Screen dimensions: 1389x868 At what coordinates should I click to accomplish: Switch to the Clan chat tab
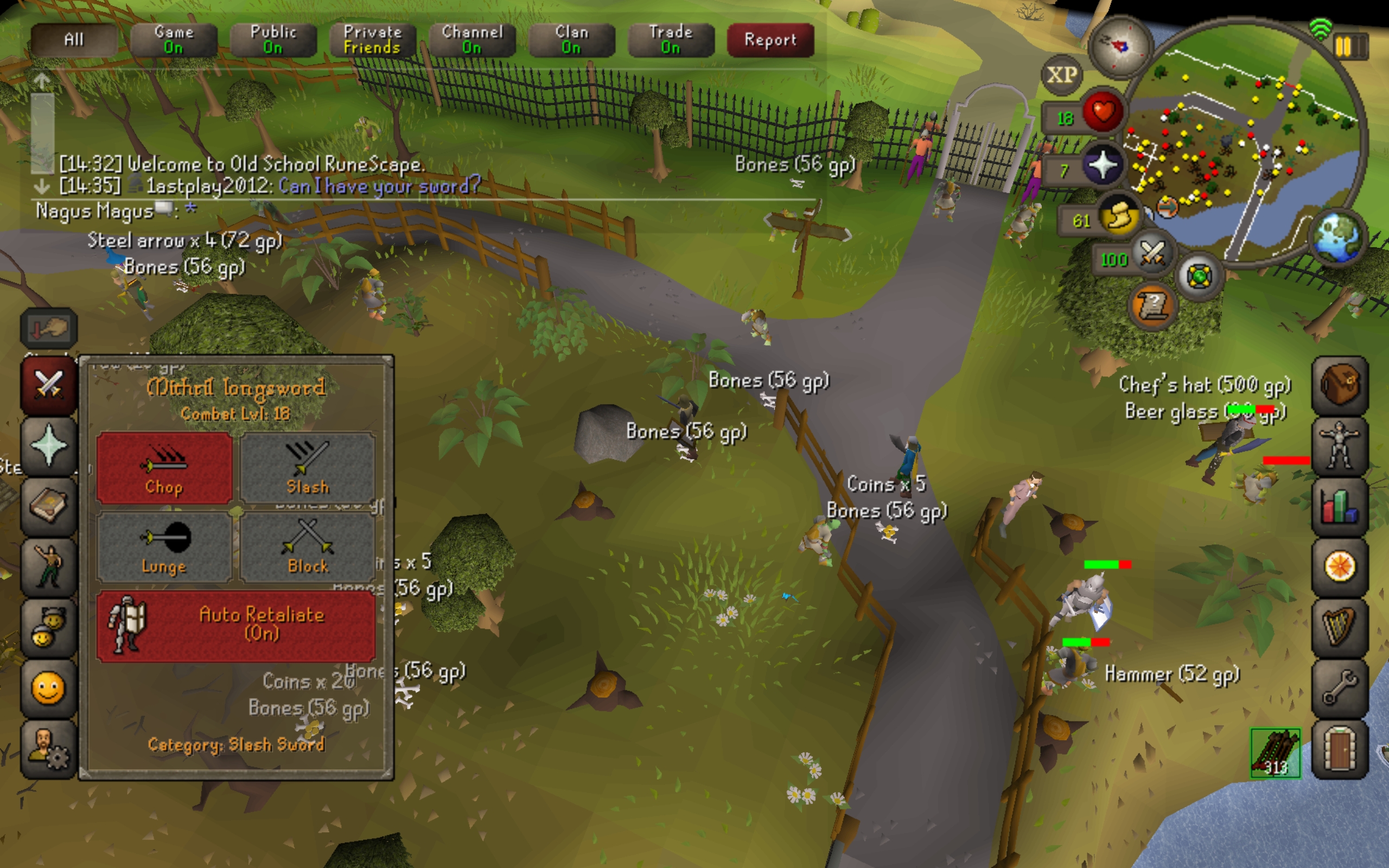point(571,40)
